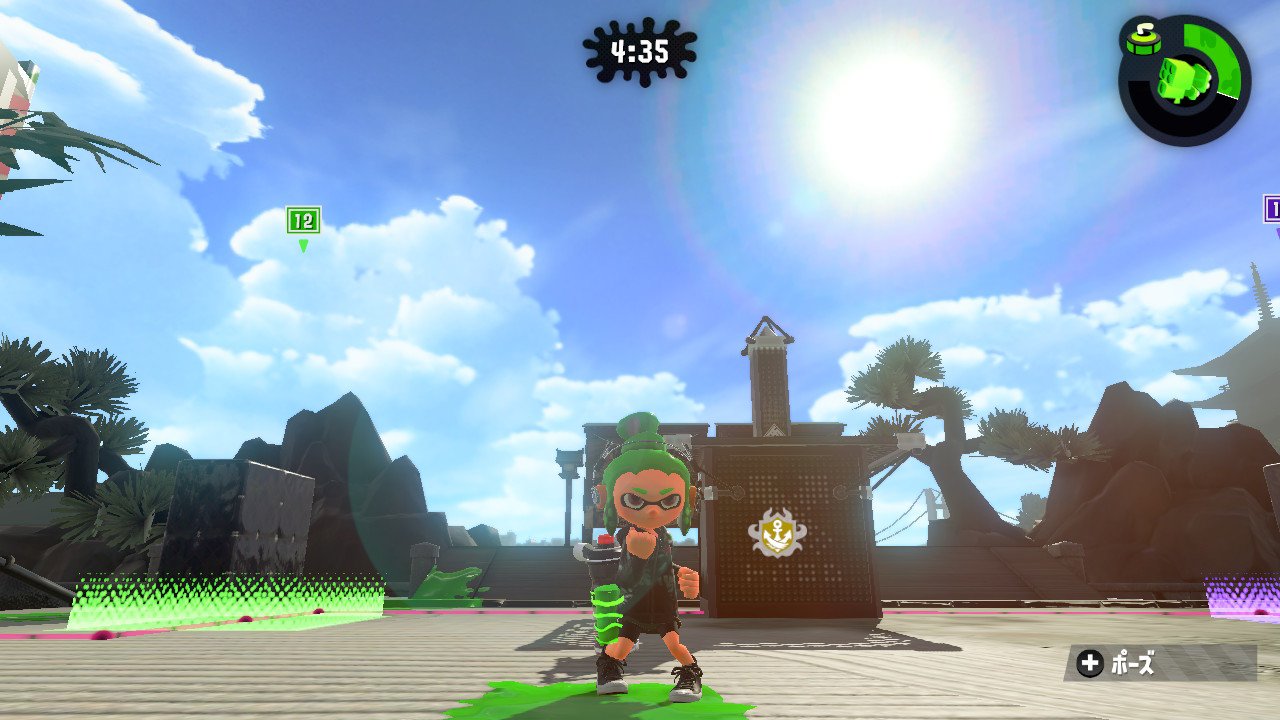1280x720 pixels.
Task: Select the green "12" player marker
Action: click(x=303, y=220)
